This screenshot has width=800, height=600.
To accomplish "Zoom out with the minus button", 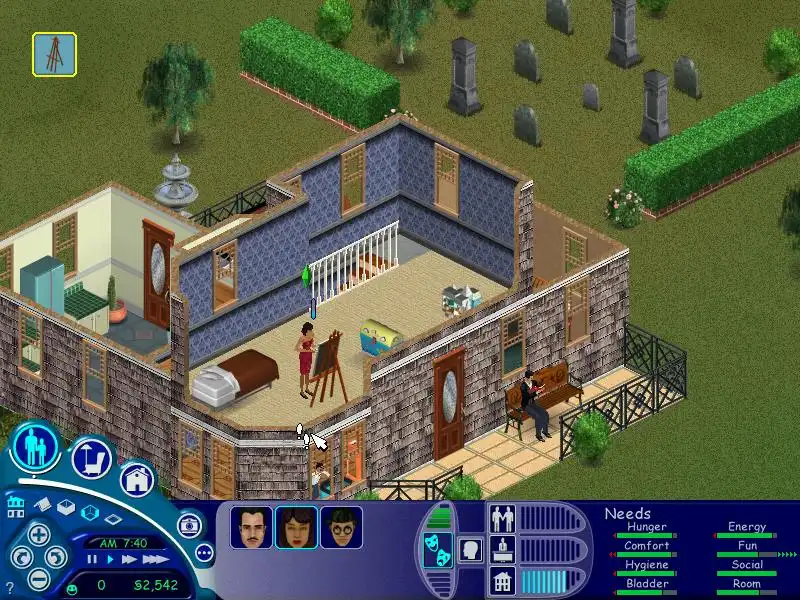I will pos(38,578).
